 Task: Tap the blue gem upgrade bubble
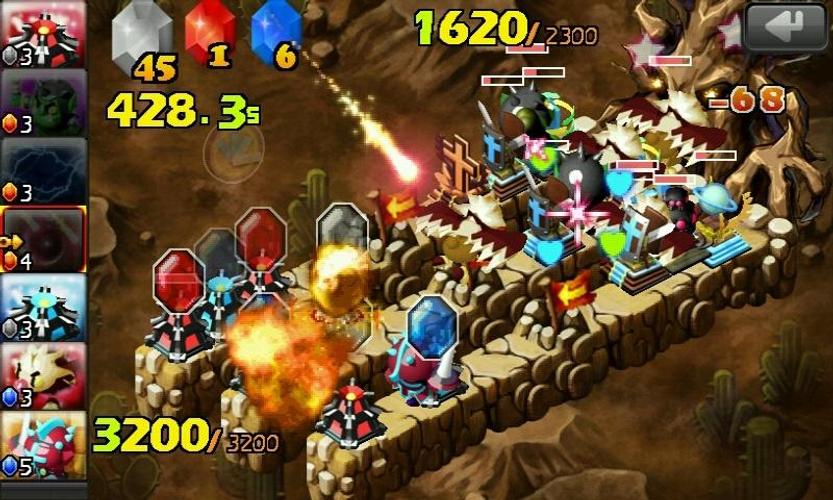(x=432, y=325)
